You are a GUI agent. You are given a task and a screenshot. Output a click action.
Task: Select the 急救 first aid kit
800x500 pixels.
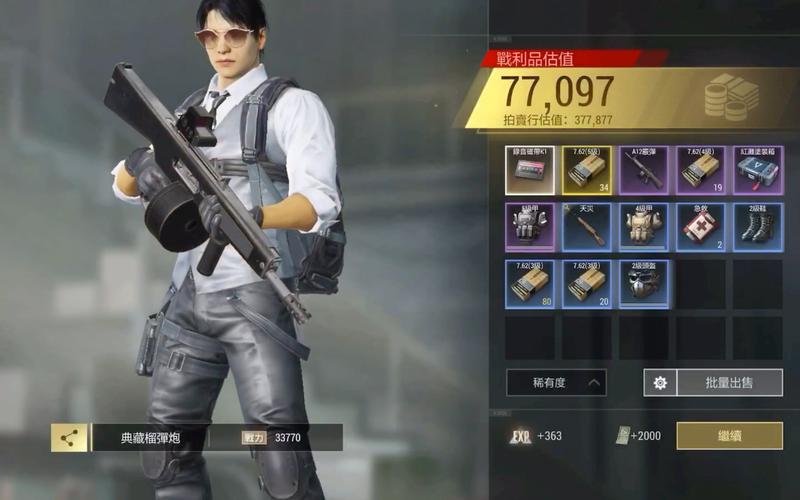click(x=701, y=226)
